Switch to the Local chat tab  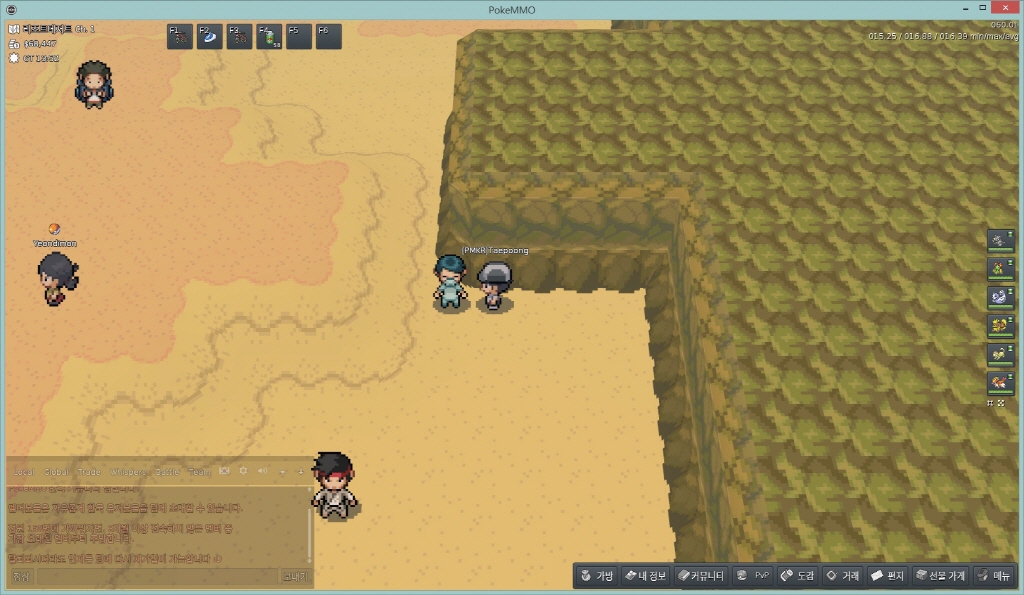click(24, 471)
